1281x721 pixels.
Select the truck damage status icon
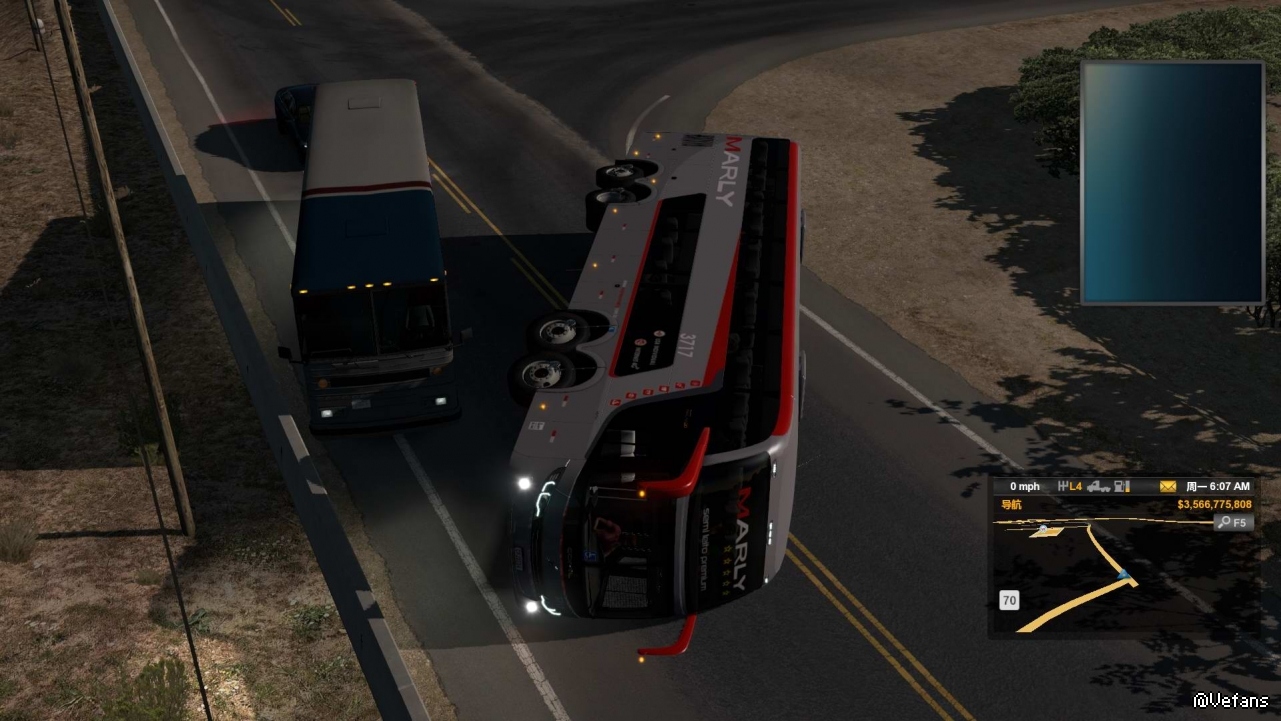pos(1099,486)
